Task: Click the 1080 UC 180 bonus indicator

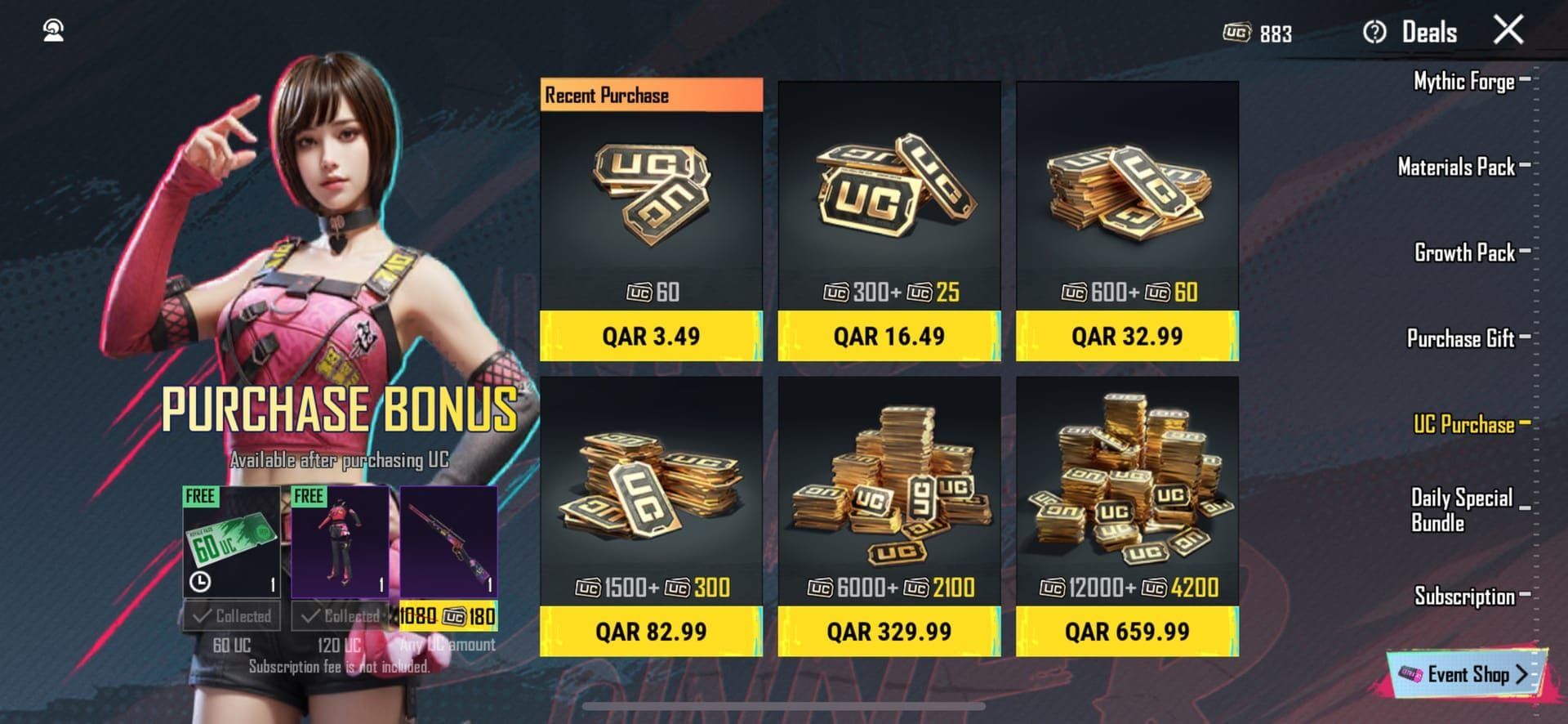Action: (x=447, y=616)
